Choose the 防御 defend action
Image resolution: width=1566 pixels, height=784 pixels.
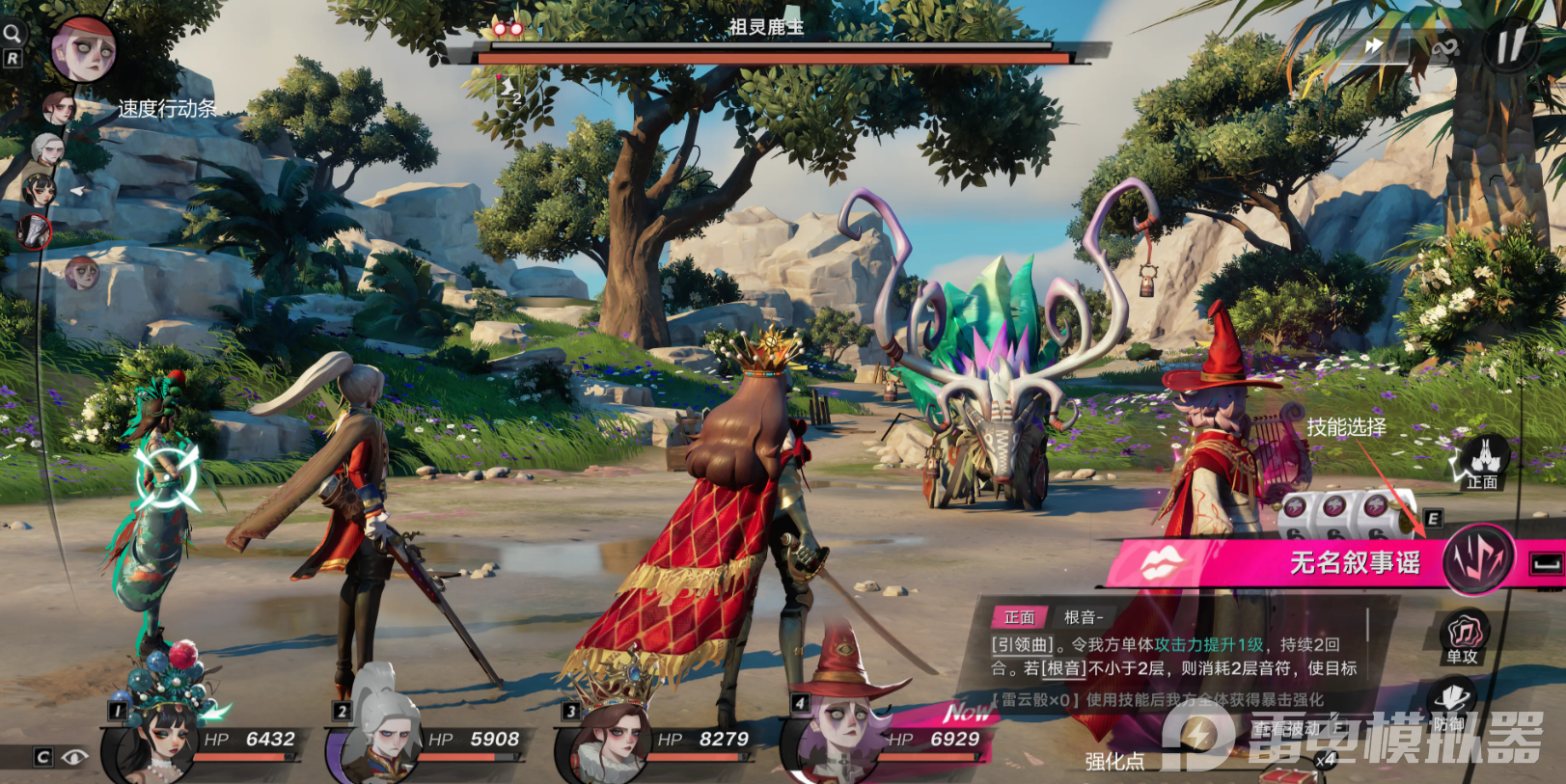click(x=1451, y=704)
